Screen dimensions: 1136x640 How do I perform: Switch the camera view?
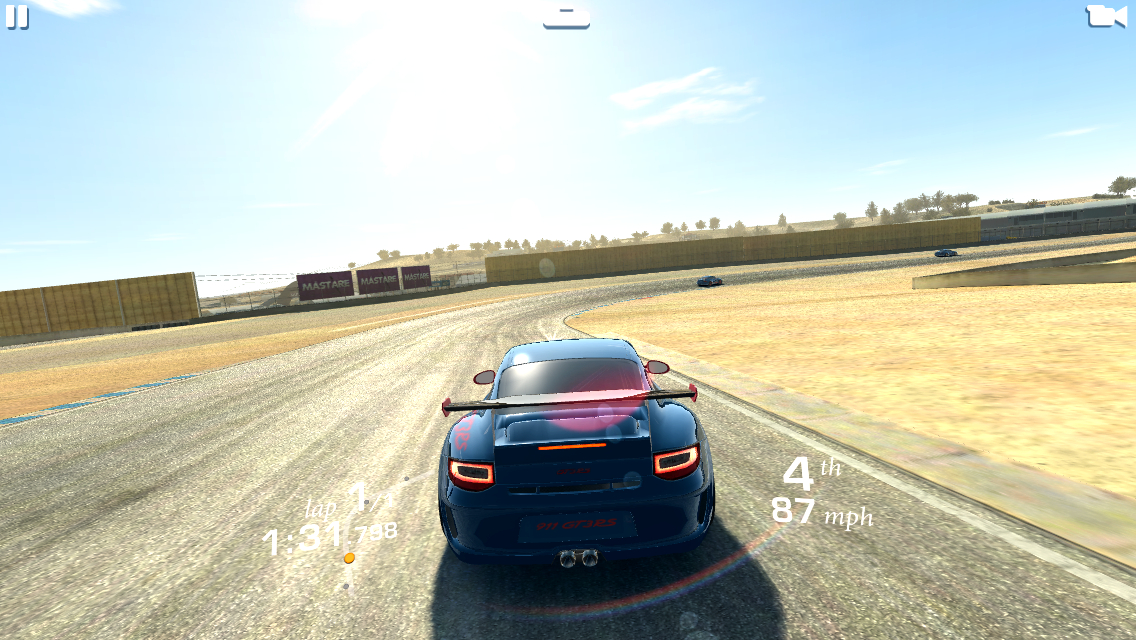1105,16
